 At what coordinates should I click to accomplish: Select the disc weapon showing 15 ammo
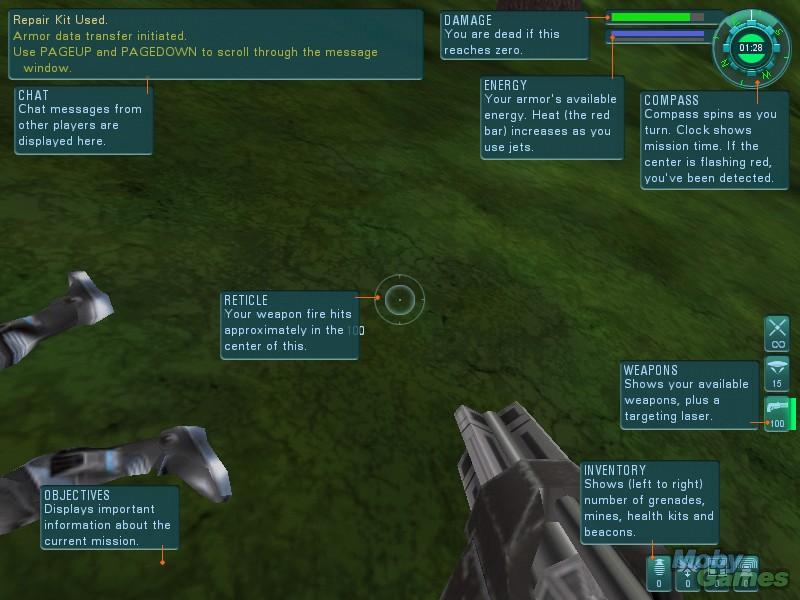[777, 374]
